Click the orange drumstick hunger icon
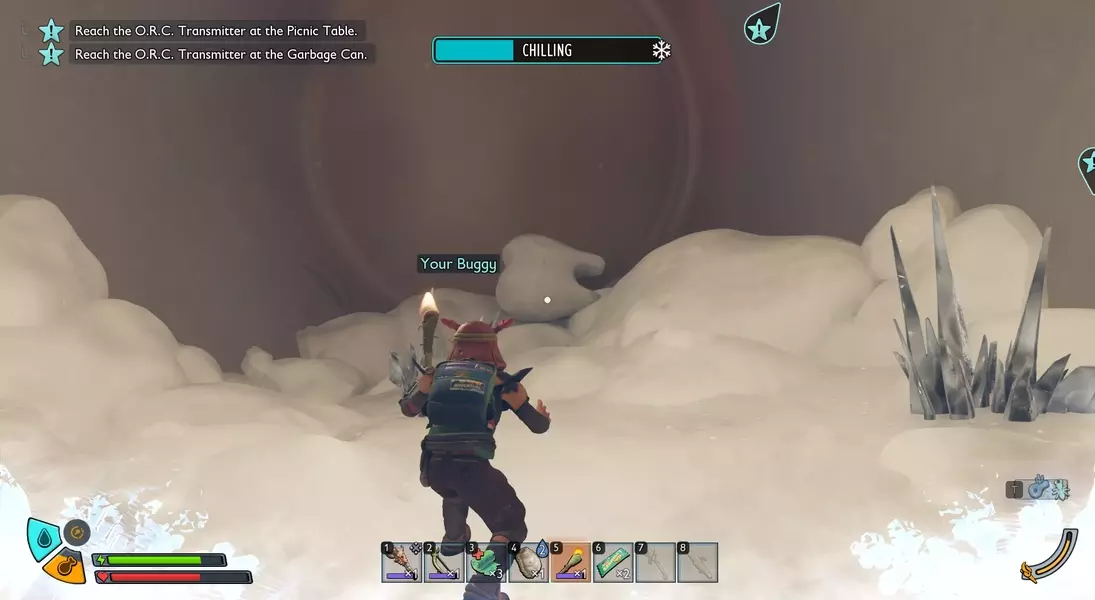This screenshot has width=1095, height=600. tap(65, 568)
